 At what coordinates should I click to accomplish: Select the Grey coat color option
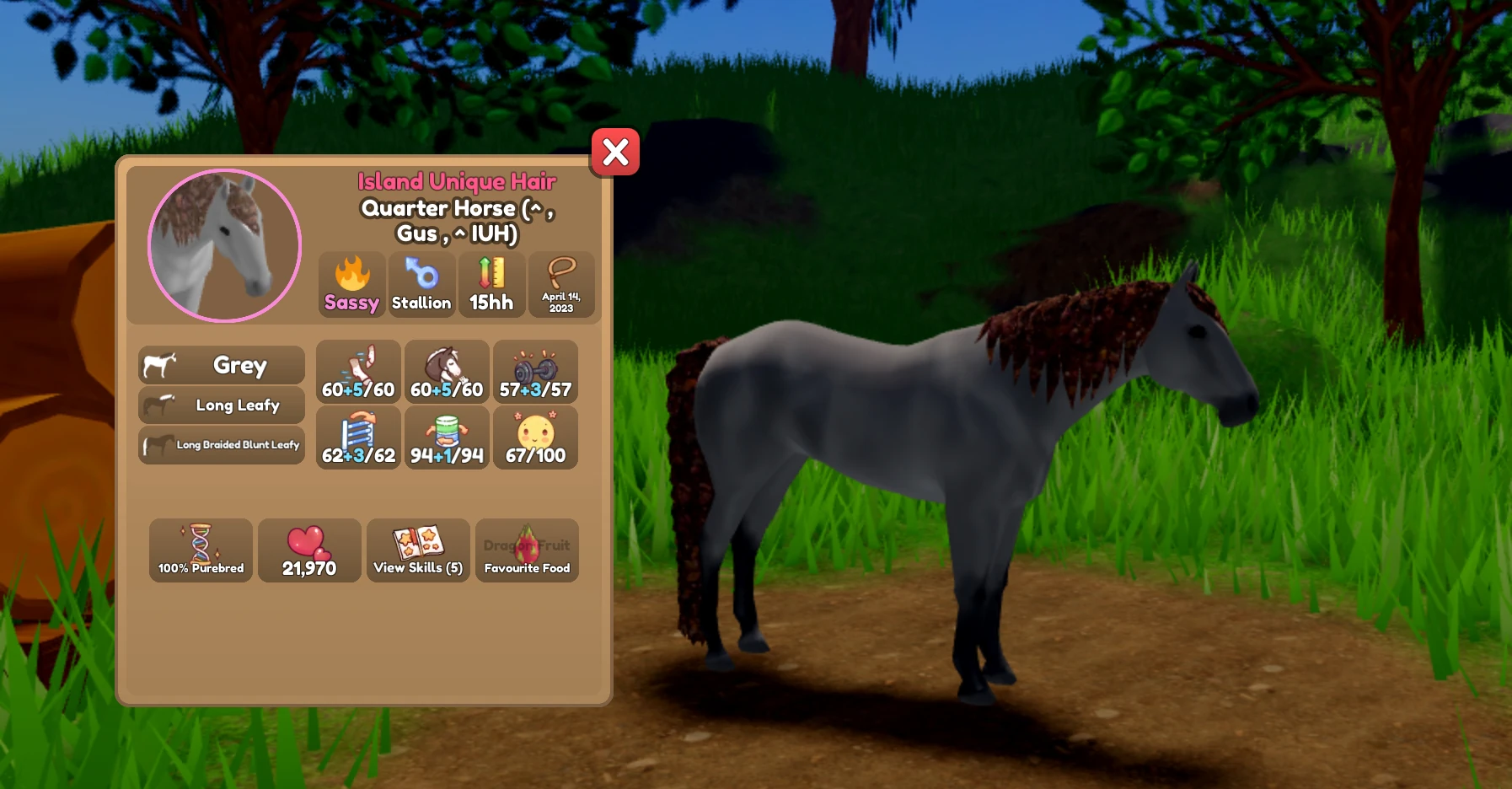point(220,364)
